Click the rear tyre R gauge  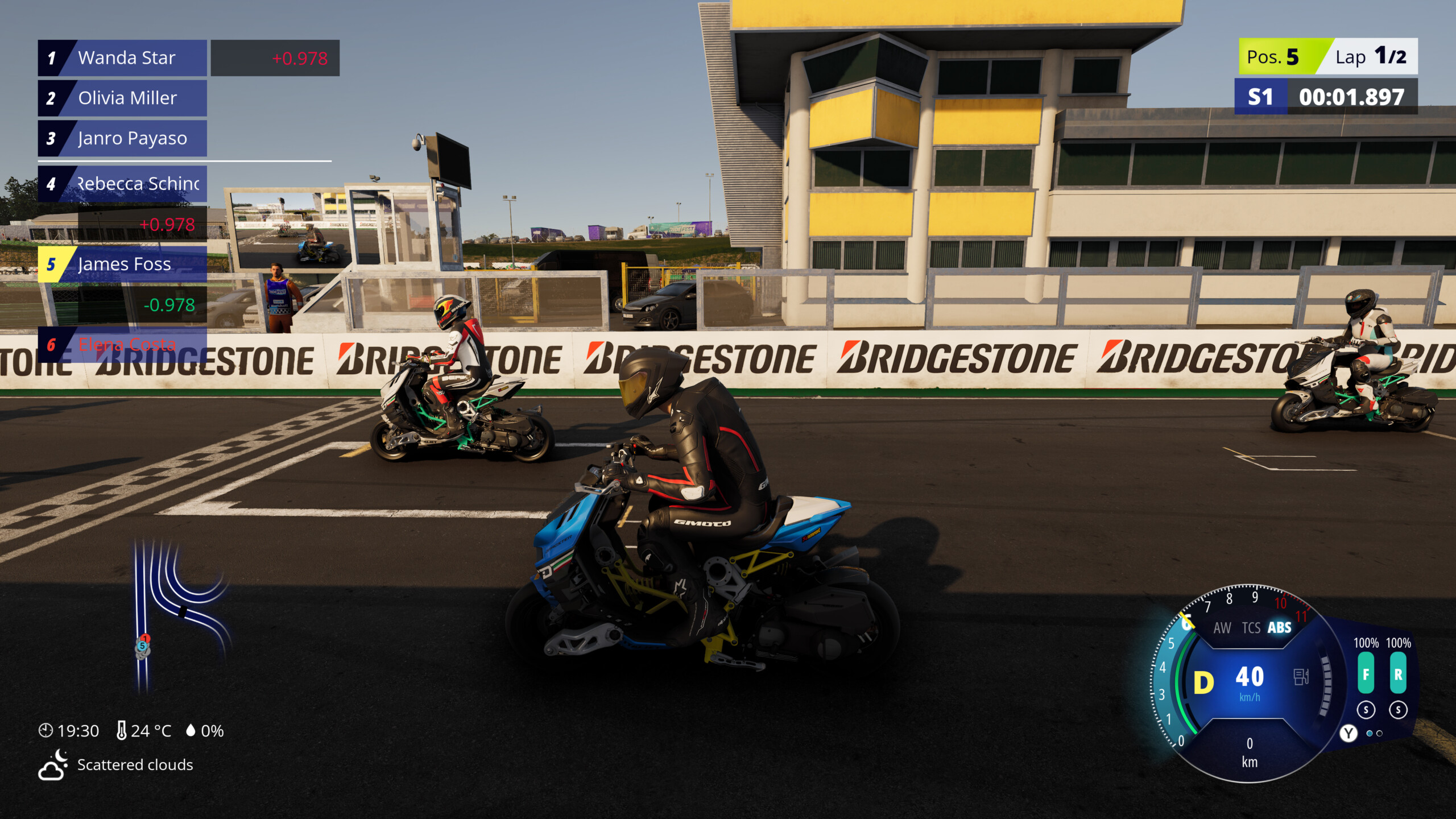point(1398,673)
